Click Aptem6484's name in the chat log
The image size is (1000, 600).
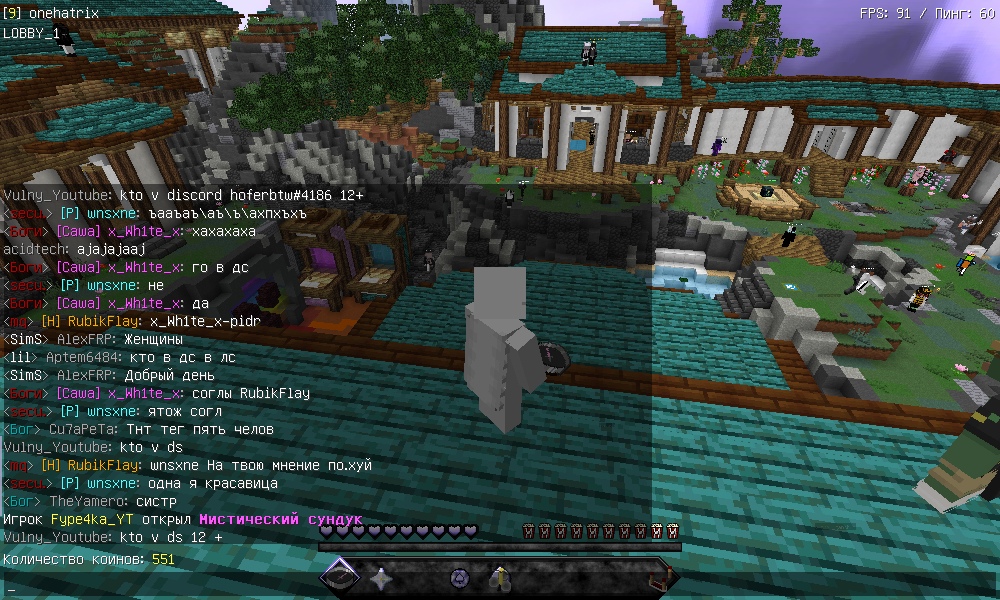[x=75, y=357]
